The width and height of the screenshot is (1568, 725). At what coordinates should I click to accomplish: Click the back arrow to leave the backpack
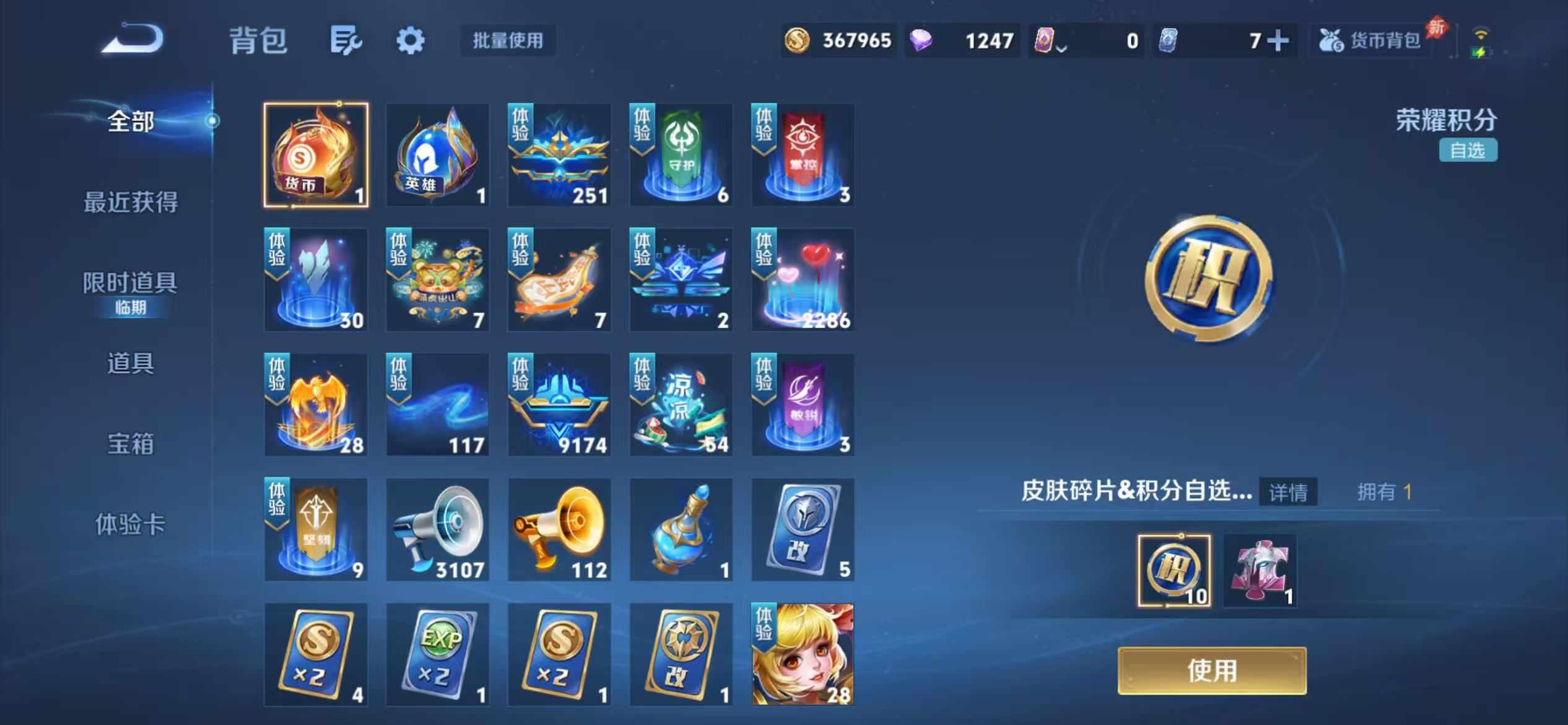click(x=131, y=39)
